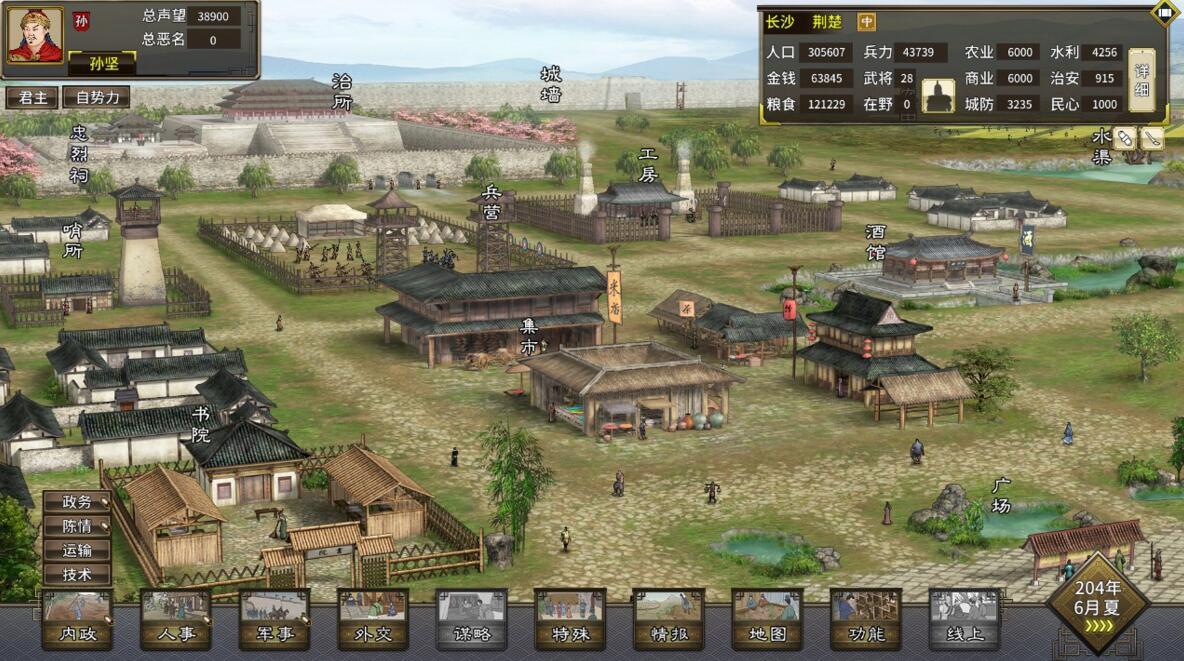Show the 情报 intelligence menu
Viewport: 1184px width, 661px height.
pos(668,620)
